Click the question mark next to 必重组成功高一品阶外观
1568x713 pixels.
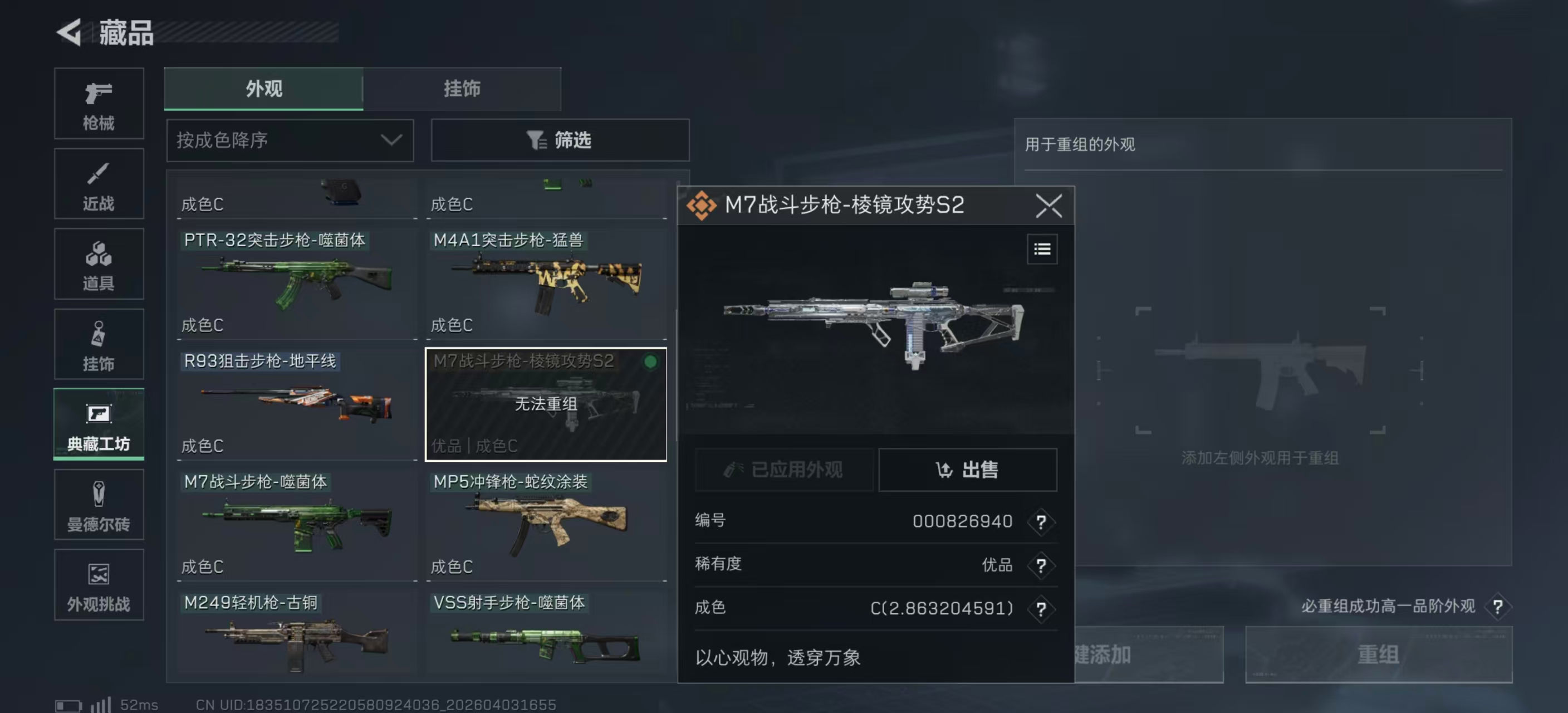point(1497,607)
